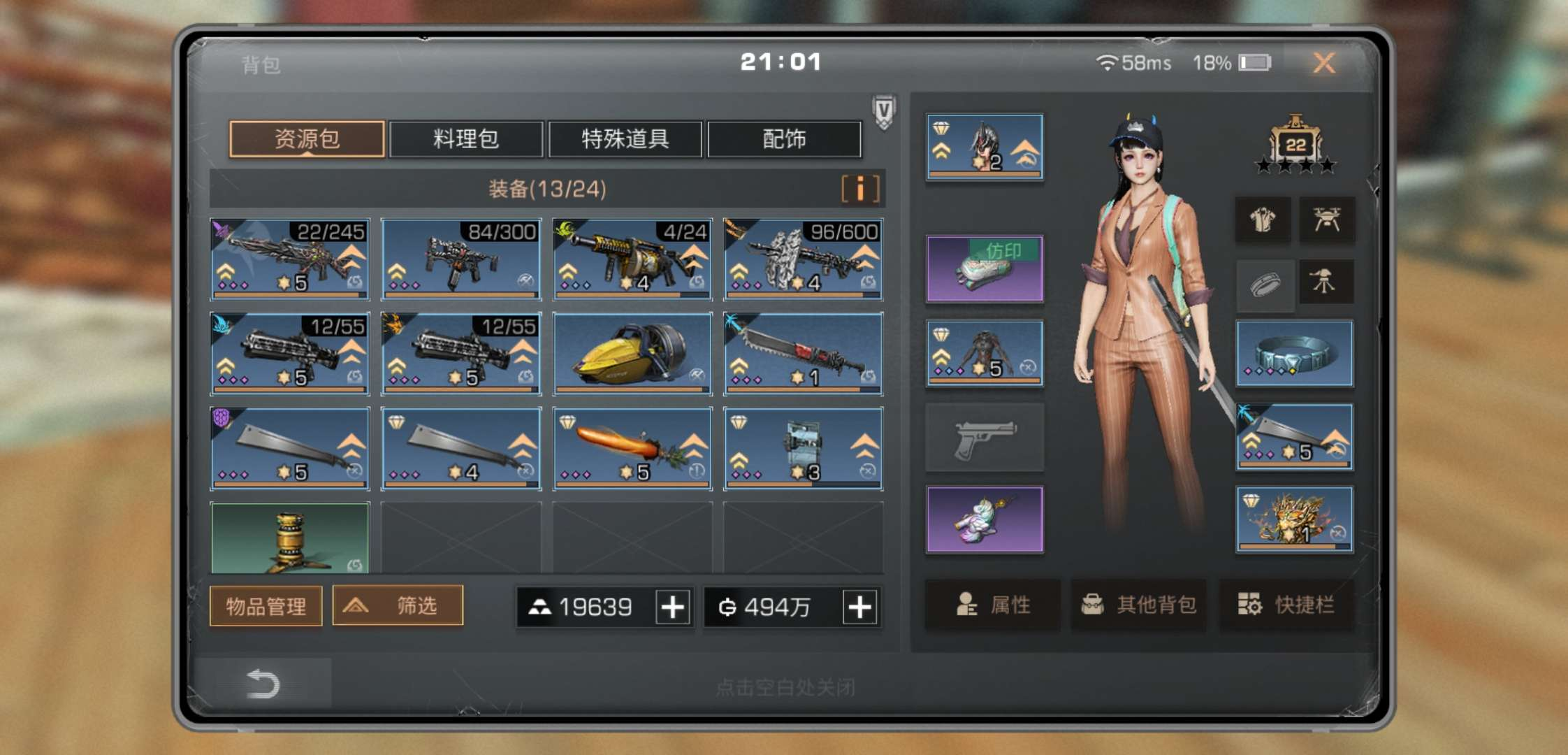
Task: Select the submachine gun with 84/300 ammo
Action: coord(461,259)
